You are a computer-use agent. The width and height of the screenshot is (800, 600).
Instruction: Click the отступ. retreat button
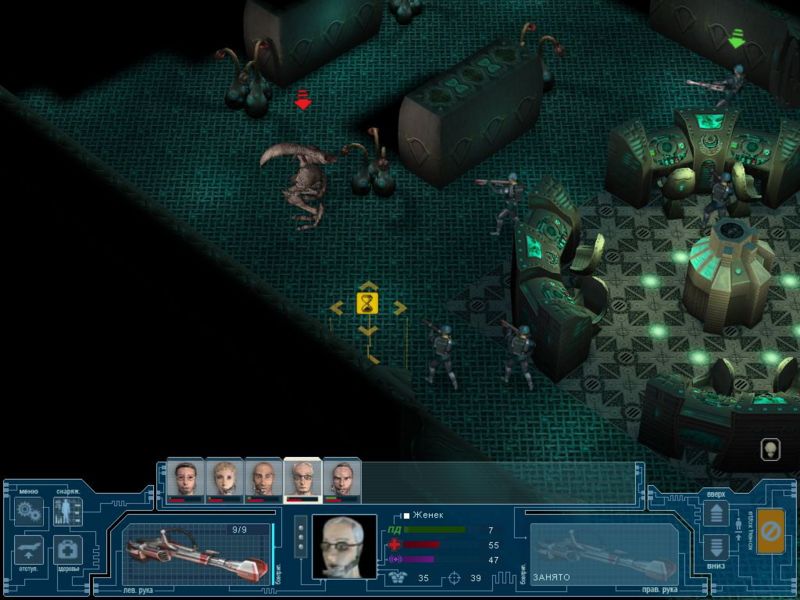click(28, 550)
